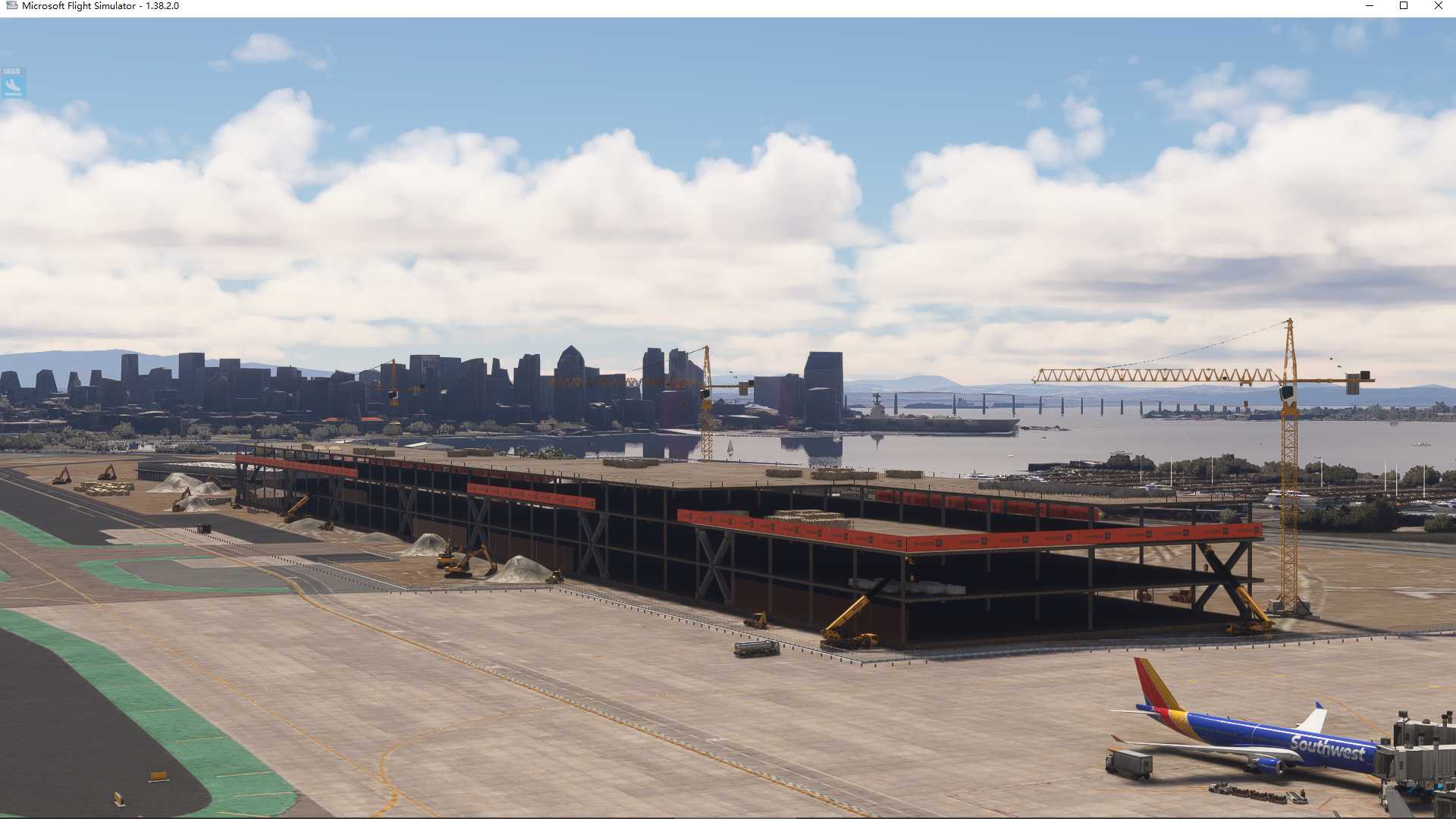The image size is (1456, 819).
Task: Close the Microsoft Flight Simulator window
Action: (x=1438, y=6)
